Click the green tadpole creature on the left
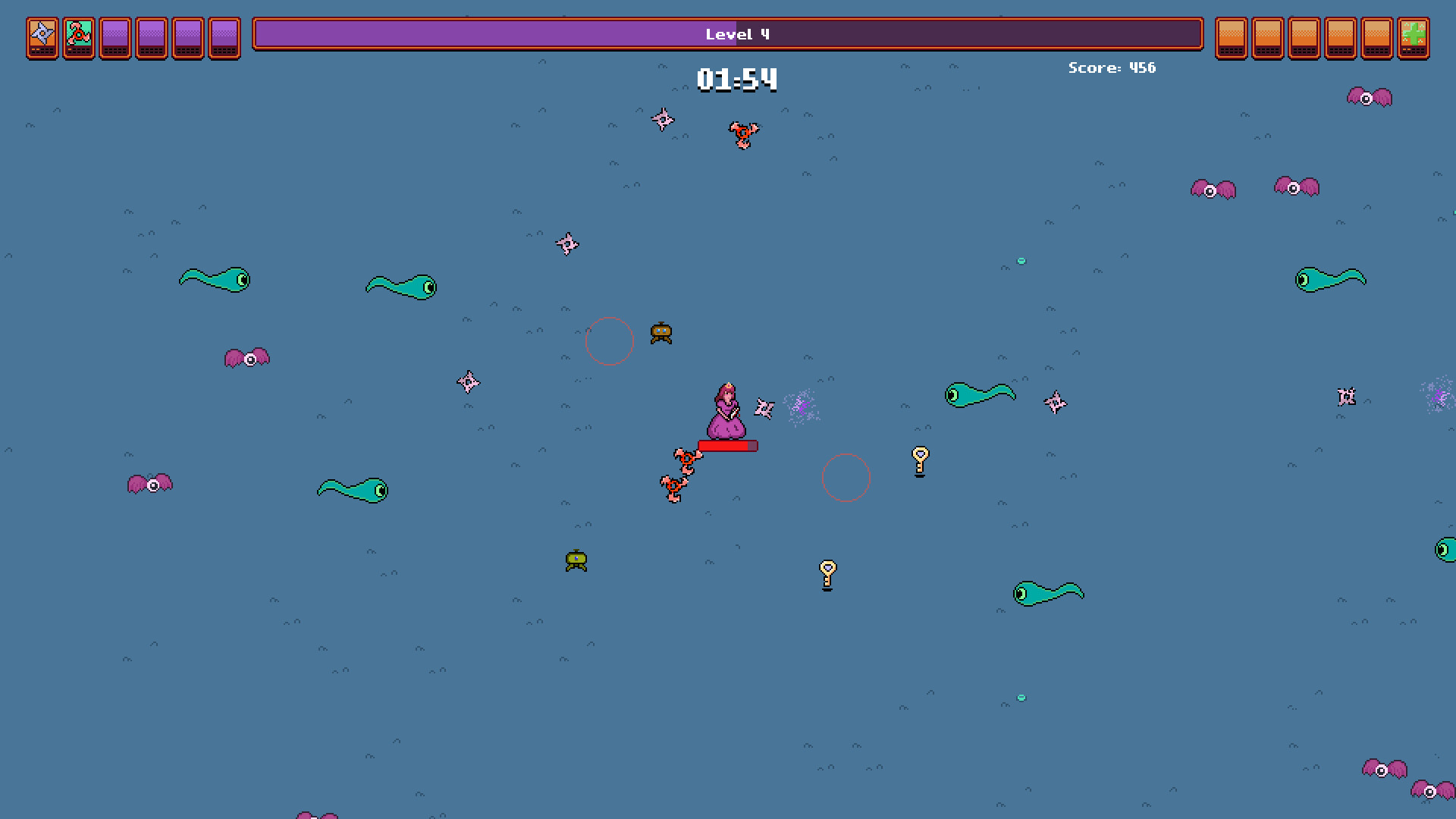1456x819 pixels. 216,280
